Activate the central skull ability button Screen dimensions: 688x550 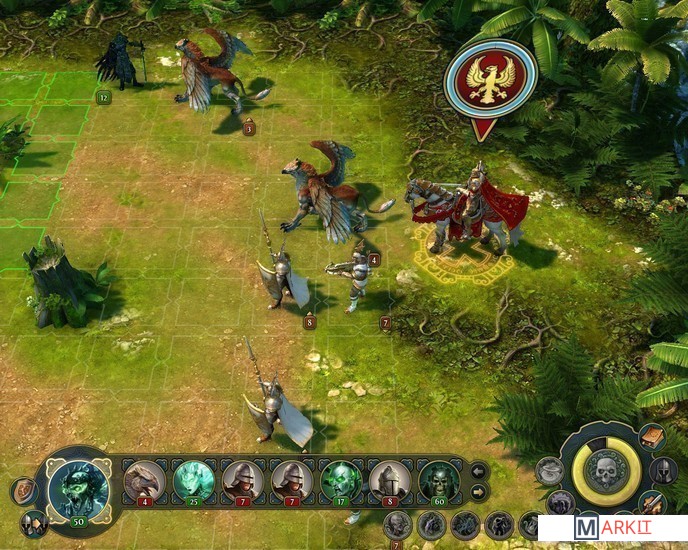(605, 473)
